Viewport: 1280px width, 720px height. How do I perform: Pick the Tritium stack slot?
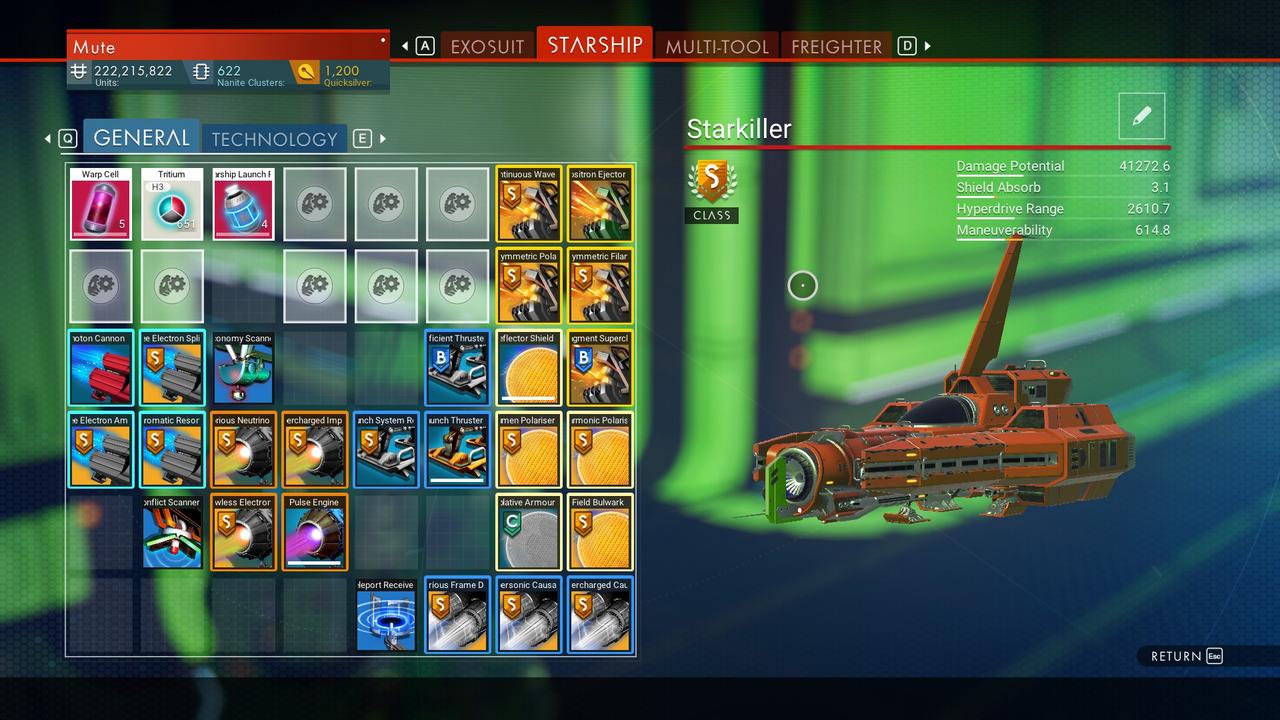pos(172,204)
